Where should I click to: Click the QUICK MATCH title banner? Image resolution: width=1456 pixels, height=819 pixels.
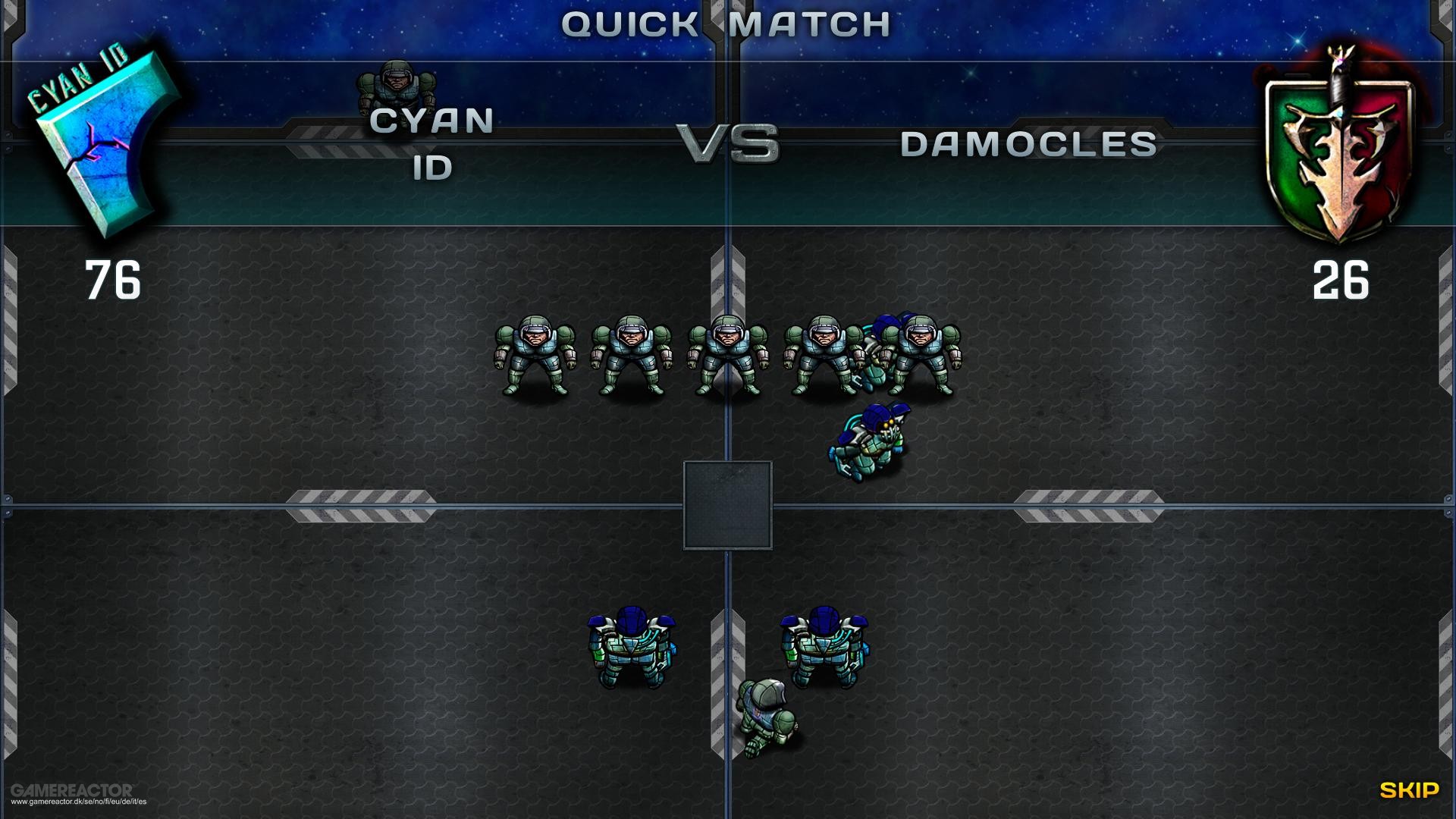pyautogui.click(x=725, y=23)
